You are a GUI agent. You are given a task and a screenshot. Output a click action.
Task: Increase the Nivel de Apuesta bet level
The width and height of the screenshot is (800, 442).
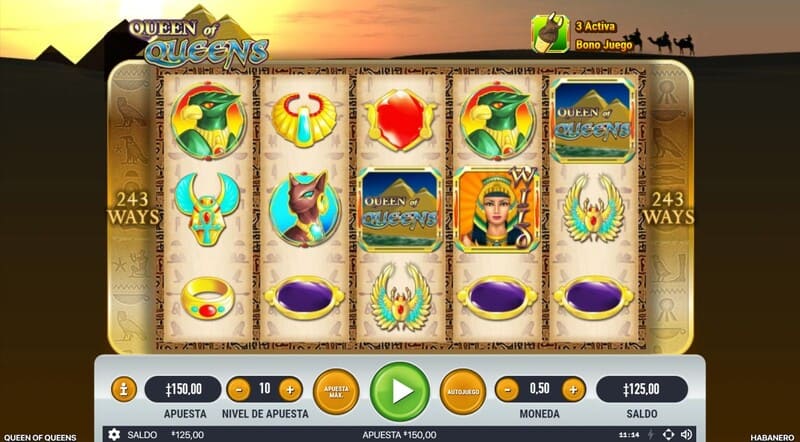coord(290,389)
